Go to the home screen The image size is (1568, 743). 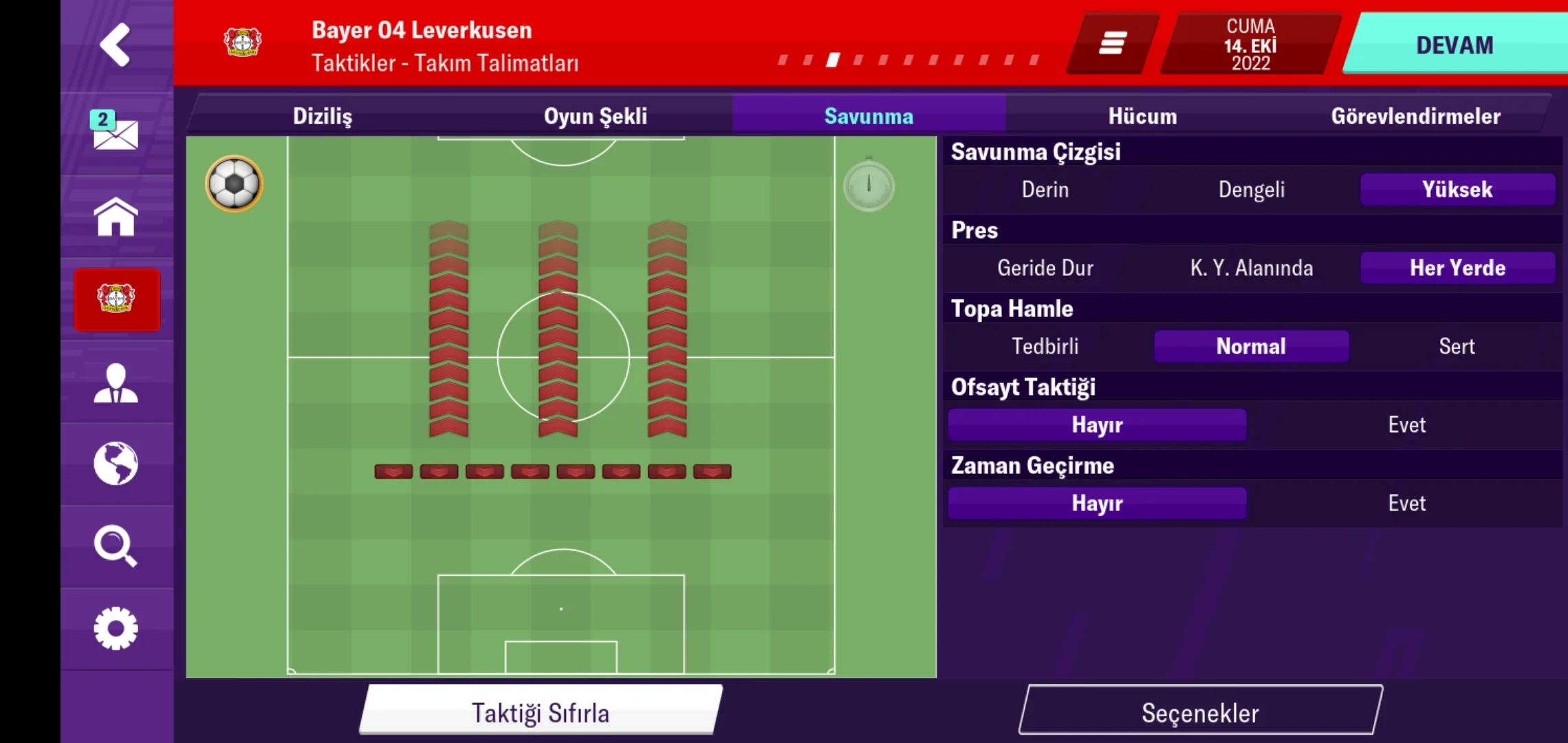116,217
